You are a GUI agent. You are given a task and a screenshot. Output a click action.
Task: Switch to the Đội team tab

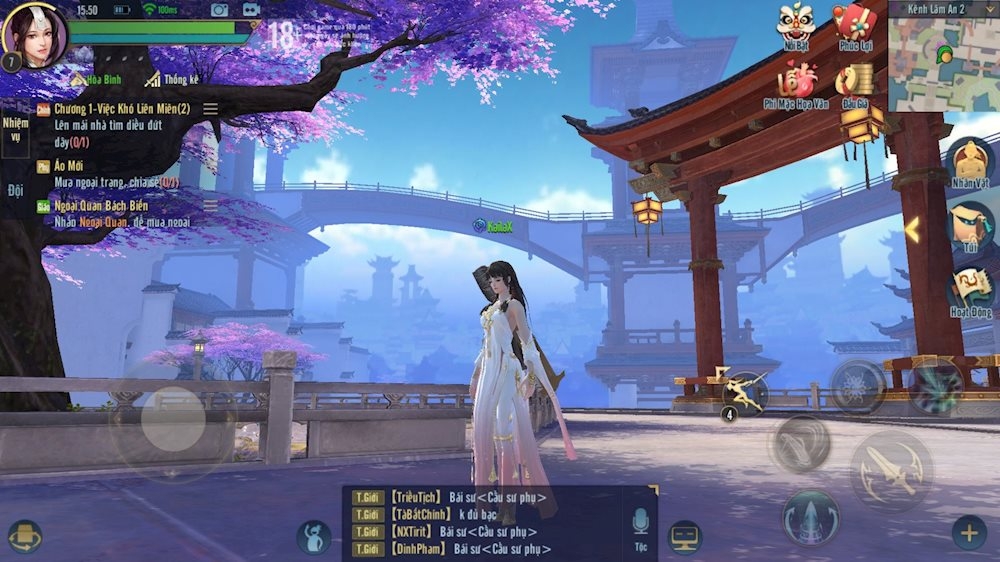pos(15,191)
